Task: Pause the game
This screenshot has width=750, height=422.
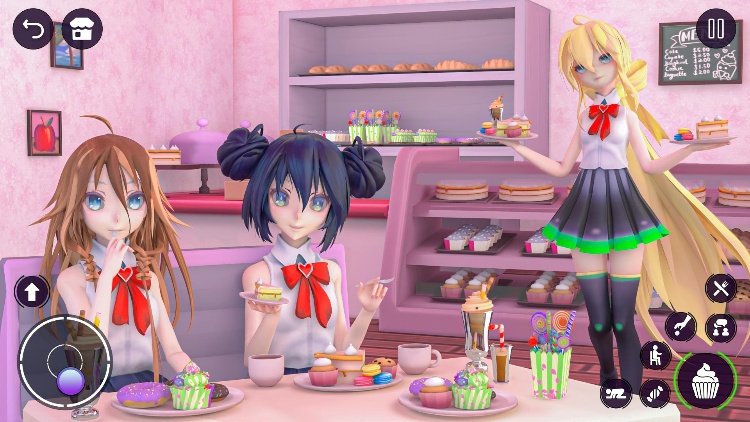Action: [715, 28]
